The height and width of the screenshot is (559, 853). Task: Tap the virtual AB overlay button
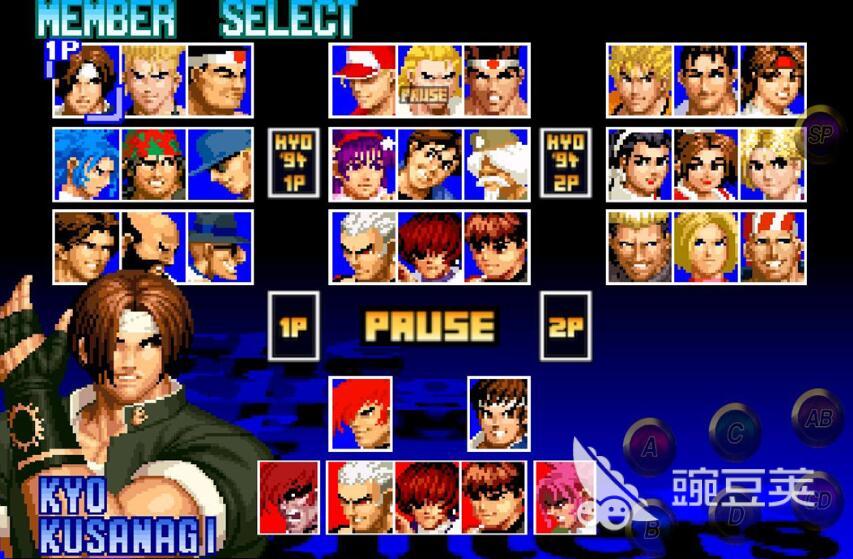click(818, 420)
